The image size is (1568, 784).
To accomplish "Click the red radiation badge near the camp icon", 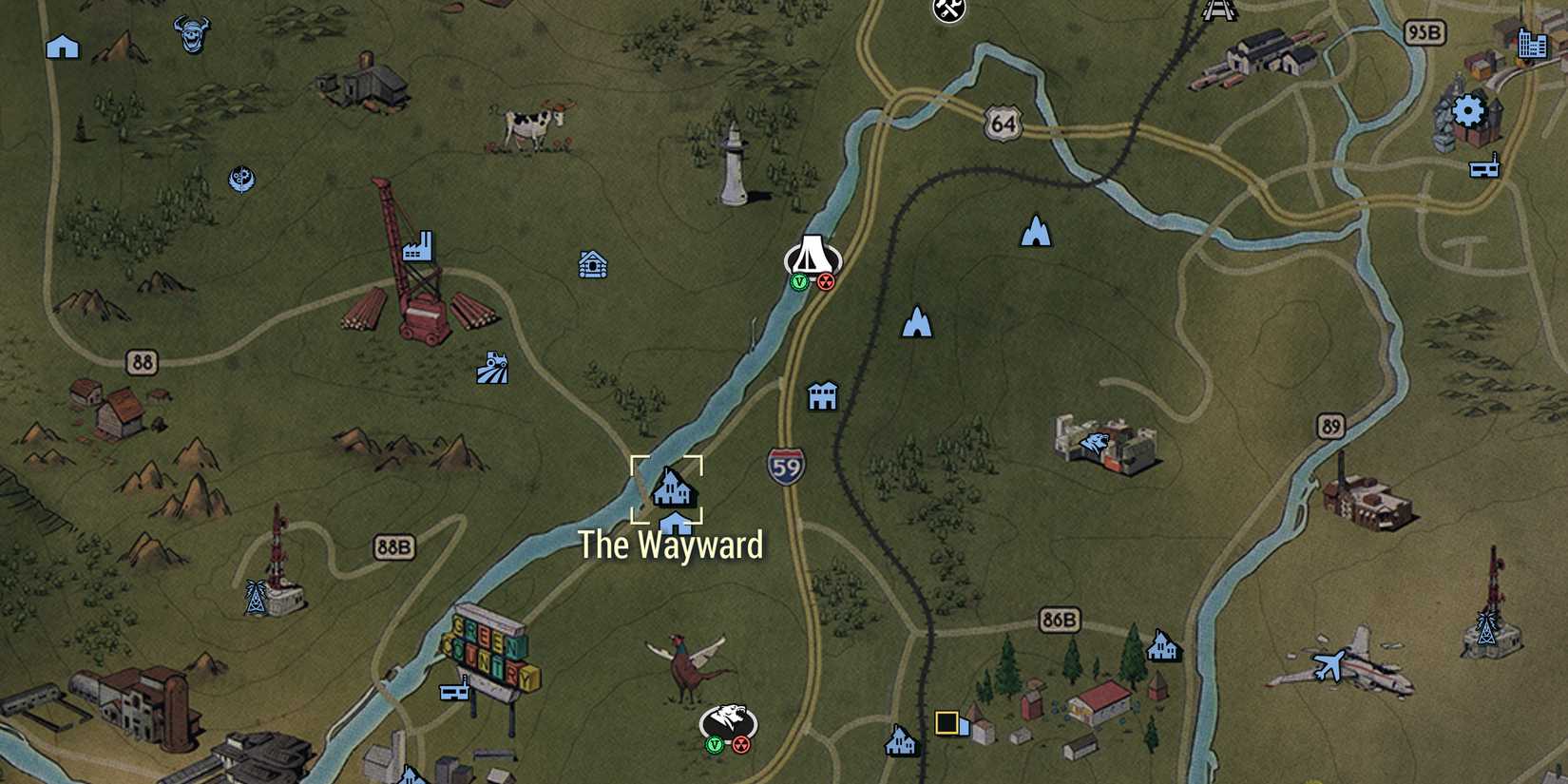I will [827, 280].
